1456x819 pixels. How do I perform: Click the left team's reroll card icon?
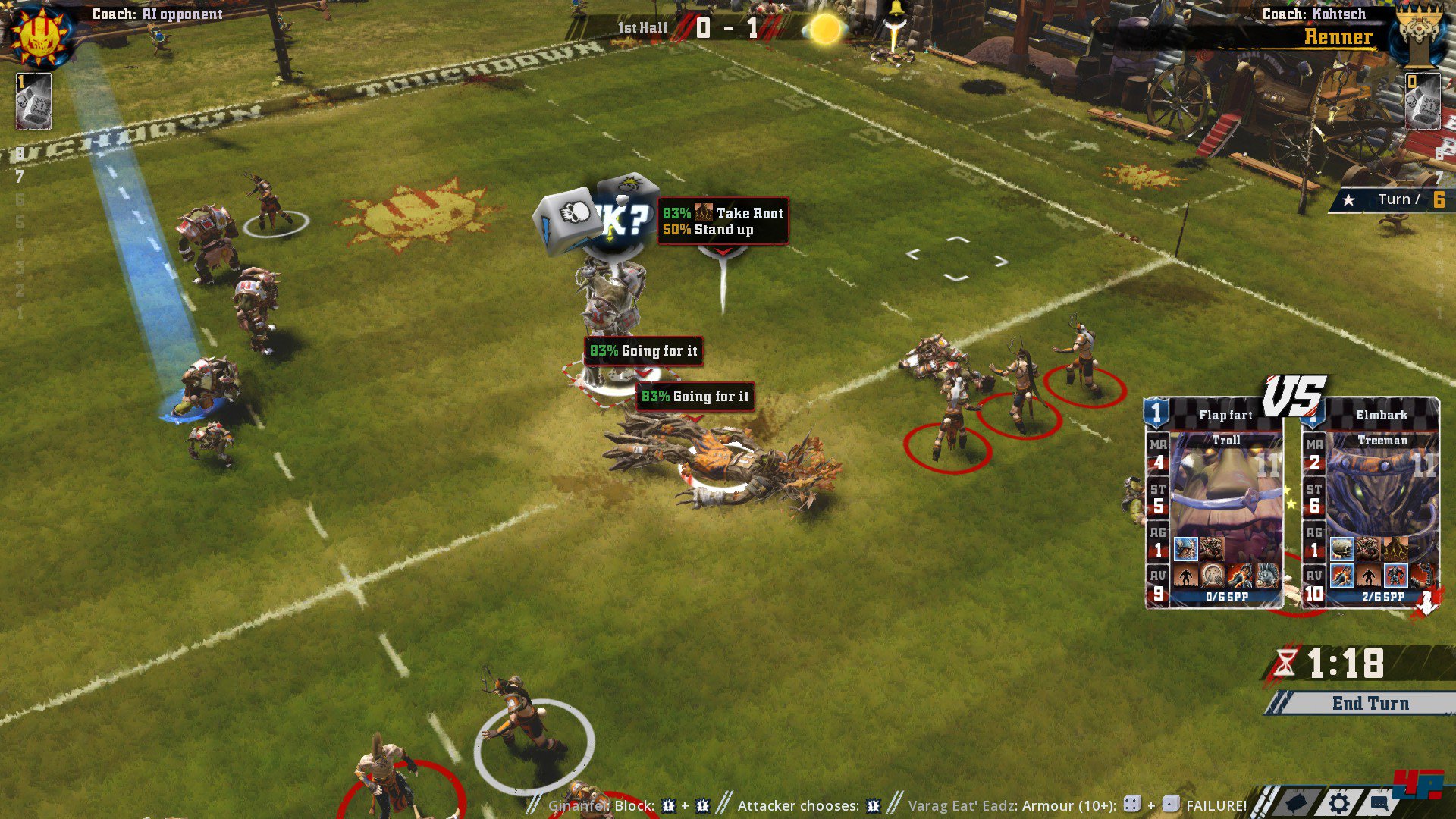(x=32, y=102)
